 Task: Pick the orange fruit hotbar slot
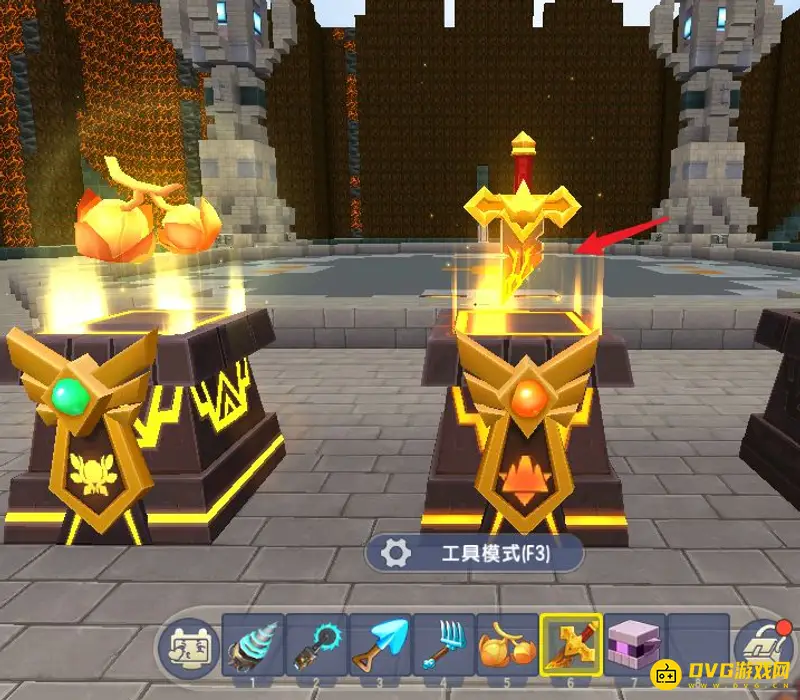coord(507,645)
